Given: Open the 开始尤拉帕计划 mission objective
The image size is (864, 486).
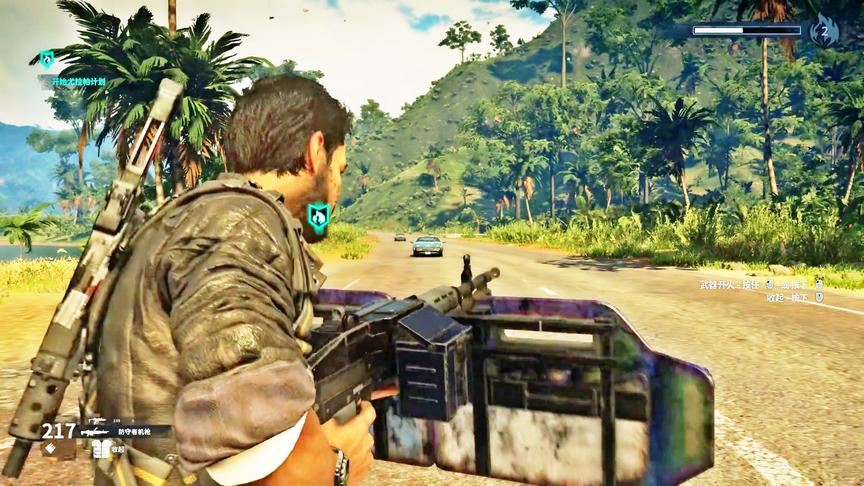Looking at the screenshot, I should coord(77,81).
